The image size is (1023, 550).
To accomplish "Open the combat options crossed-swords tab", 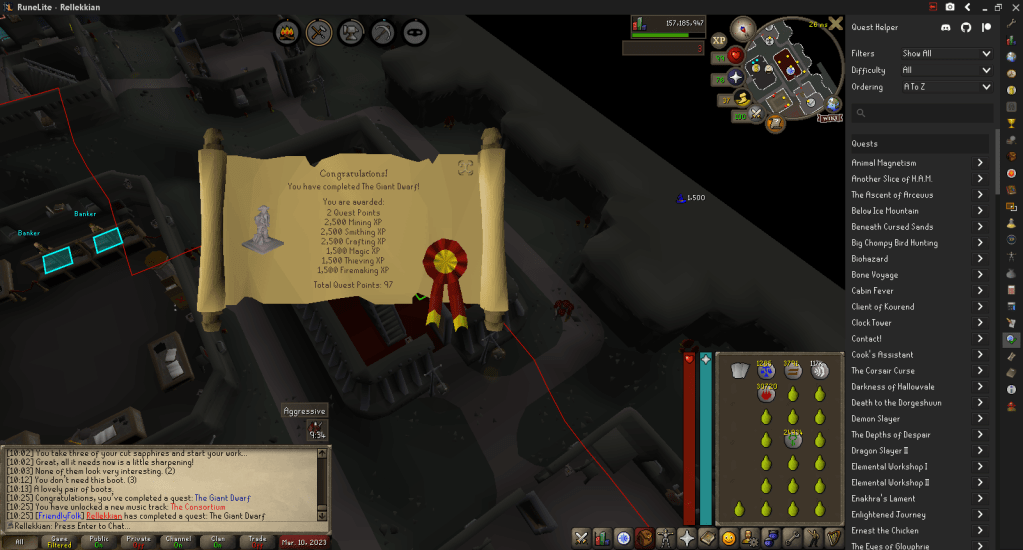I will (x=580, y=538).
